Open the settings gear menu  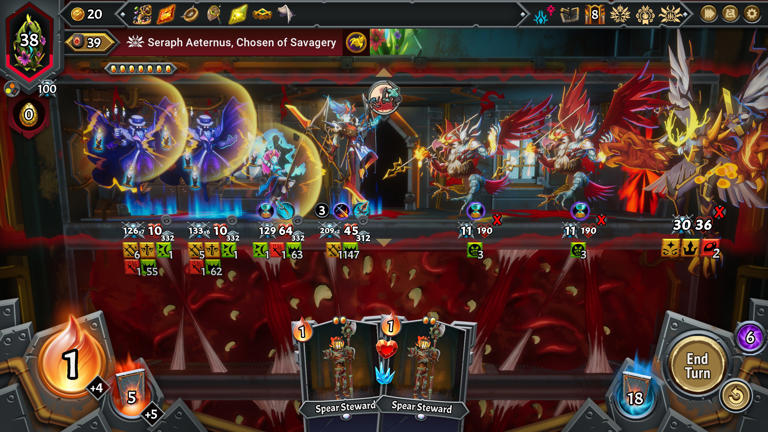(x=753, y=14)
